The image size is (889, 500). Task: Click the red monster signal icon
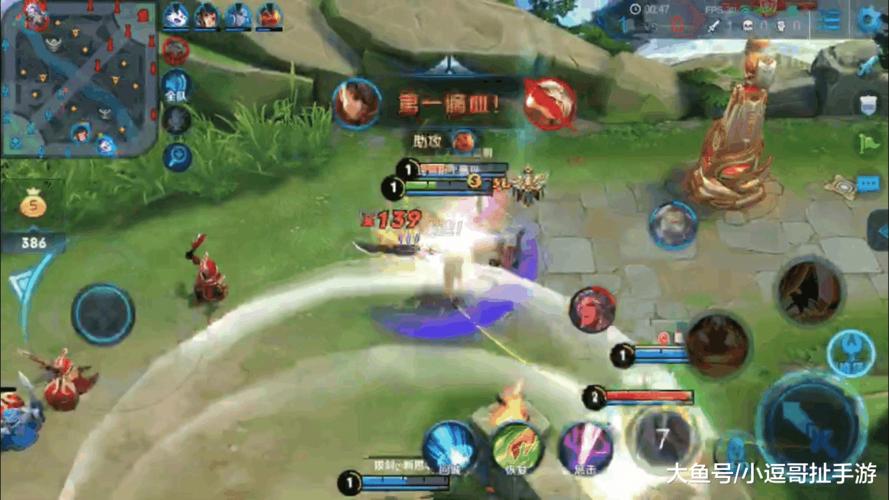(x=177, y=50)
